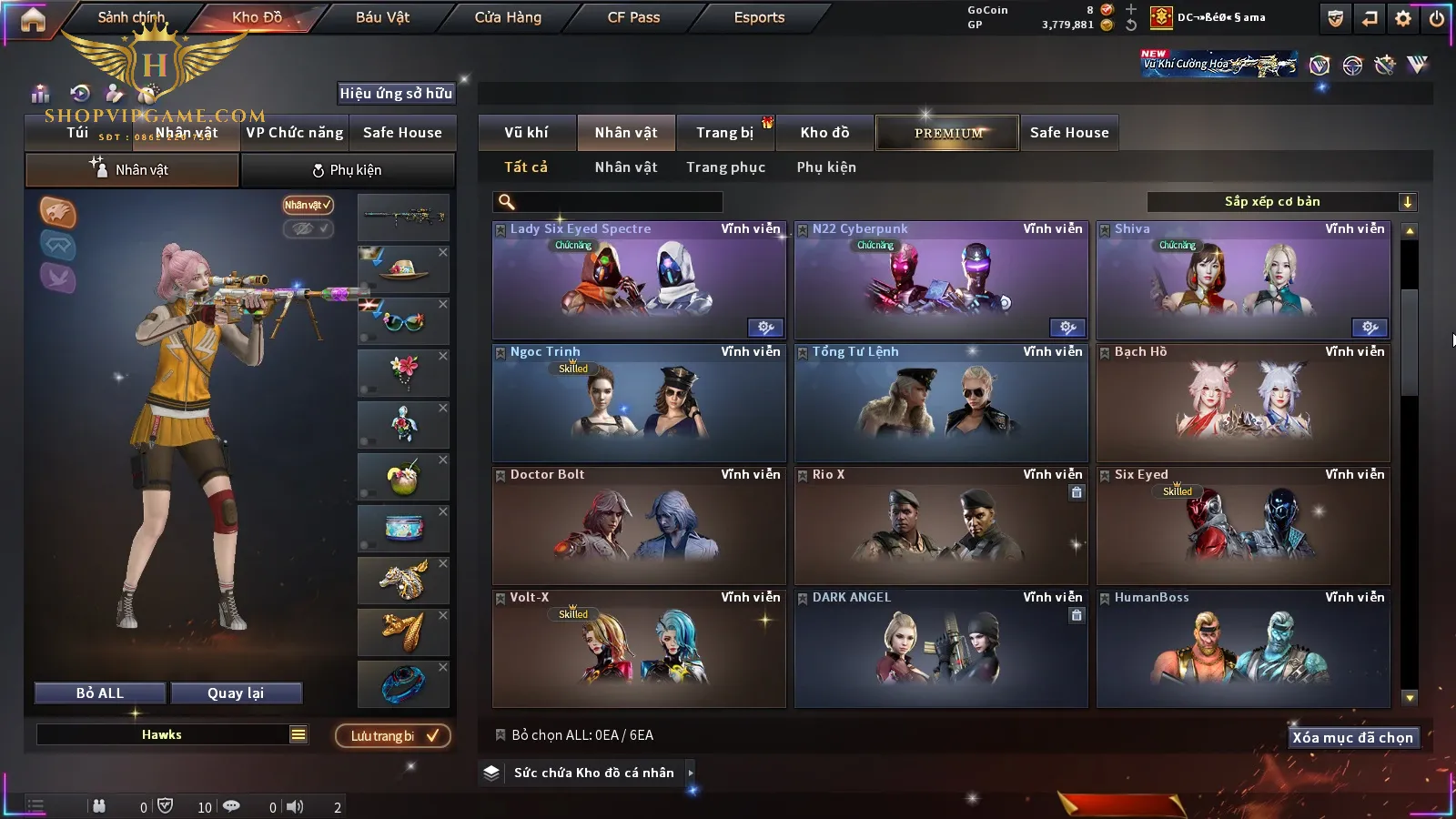Filter by Trang phục category
This screenshot has height=819, width=1456.
(x=725, y=167)
